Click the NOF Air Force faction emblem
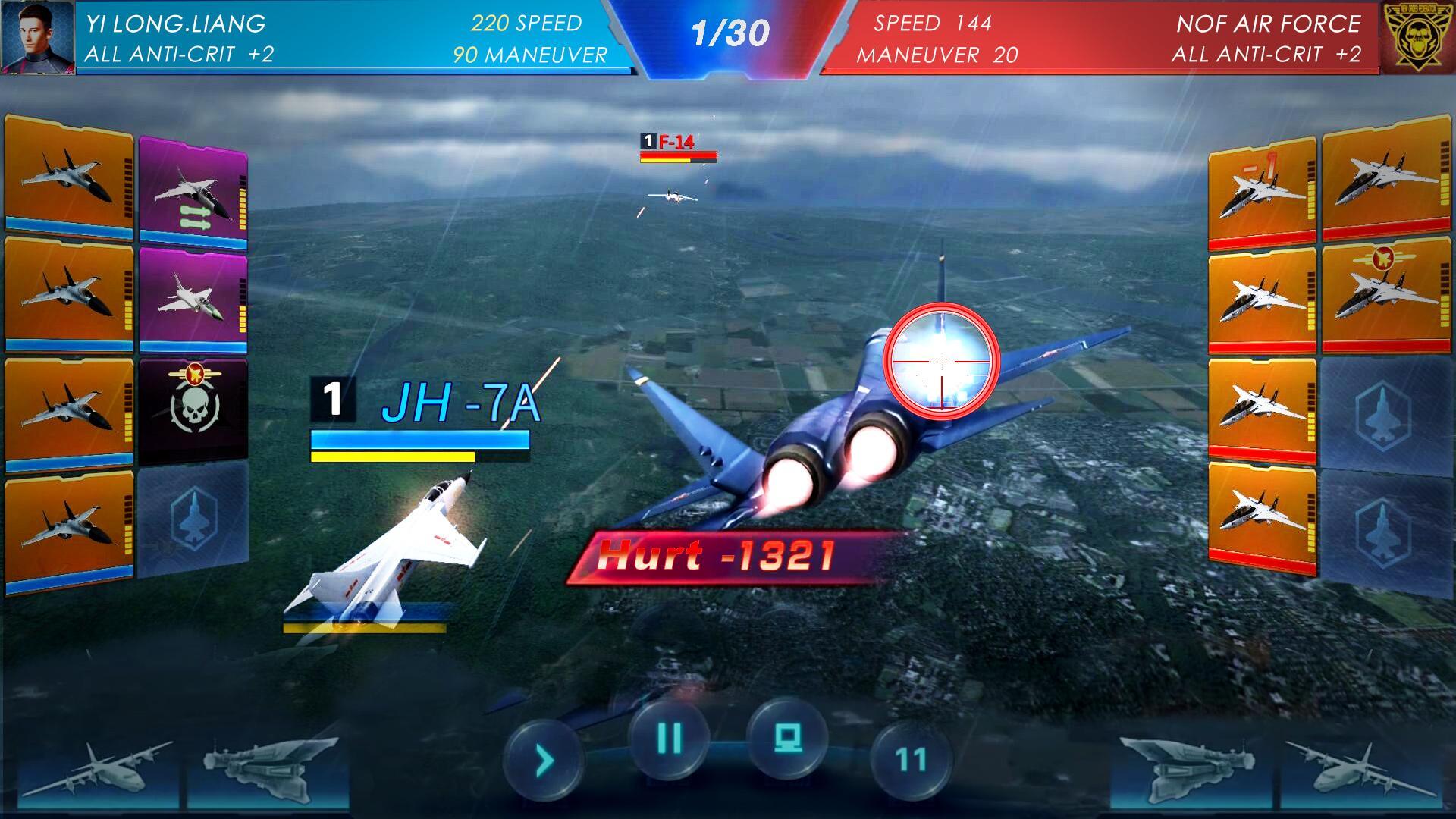 tap(1420, 36)
